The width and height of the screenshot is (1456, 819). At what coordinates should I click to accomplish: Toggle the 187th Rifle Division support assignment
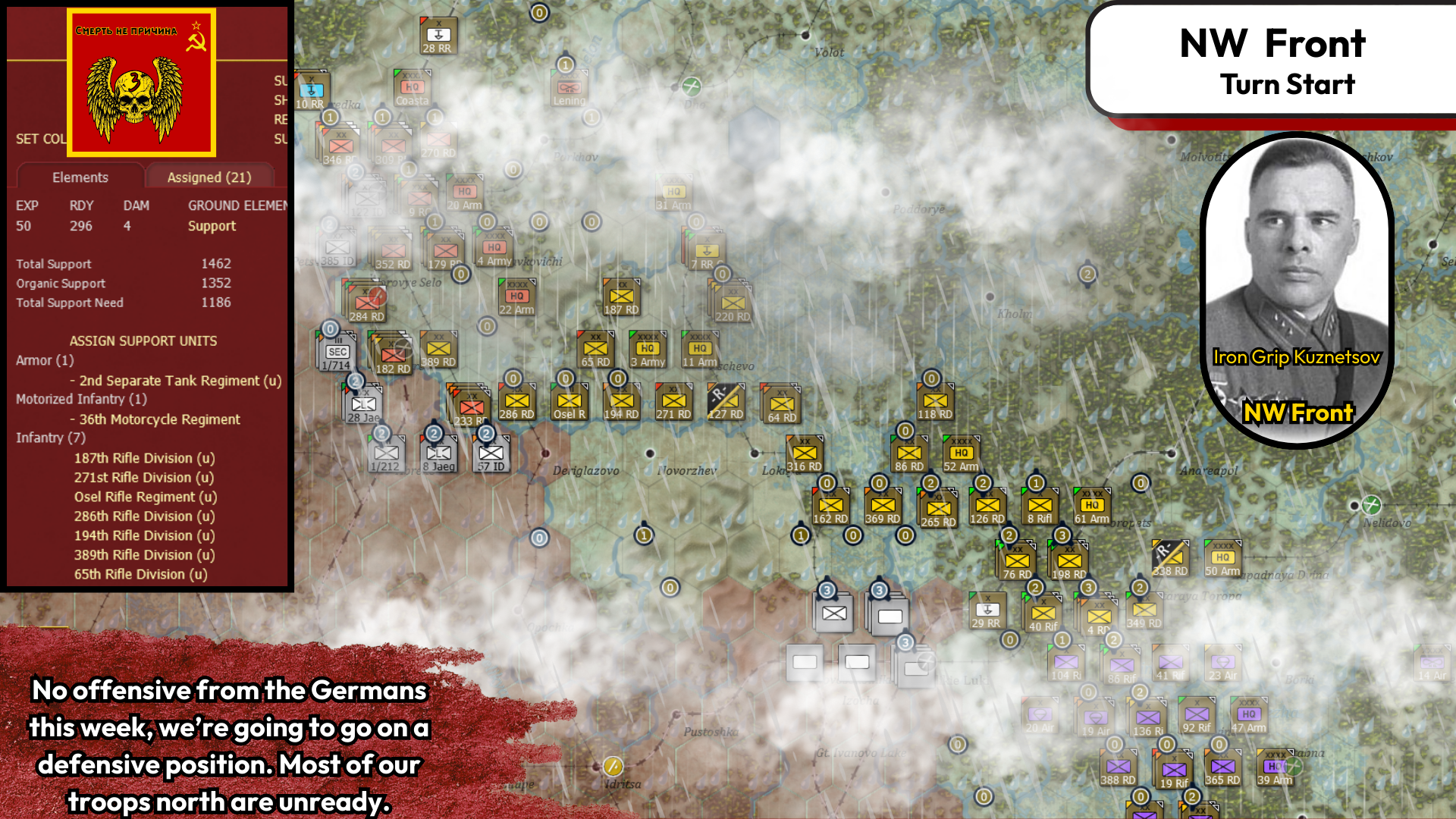143,458
